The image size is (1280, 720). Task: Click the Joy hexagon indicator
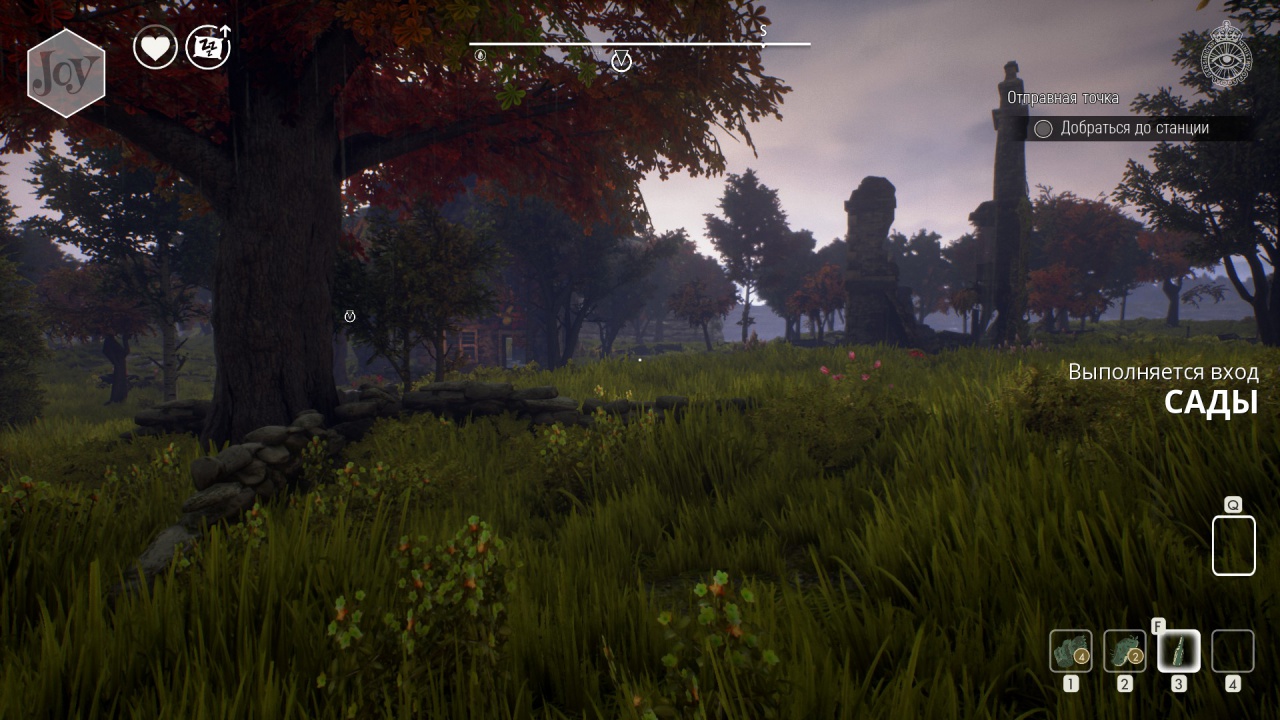[x=66, y=73]
